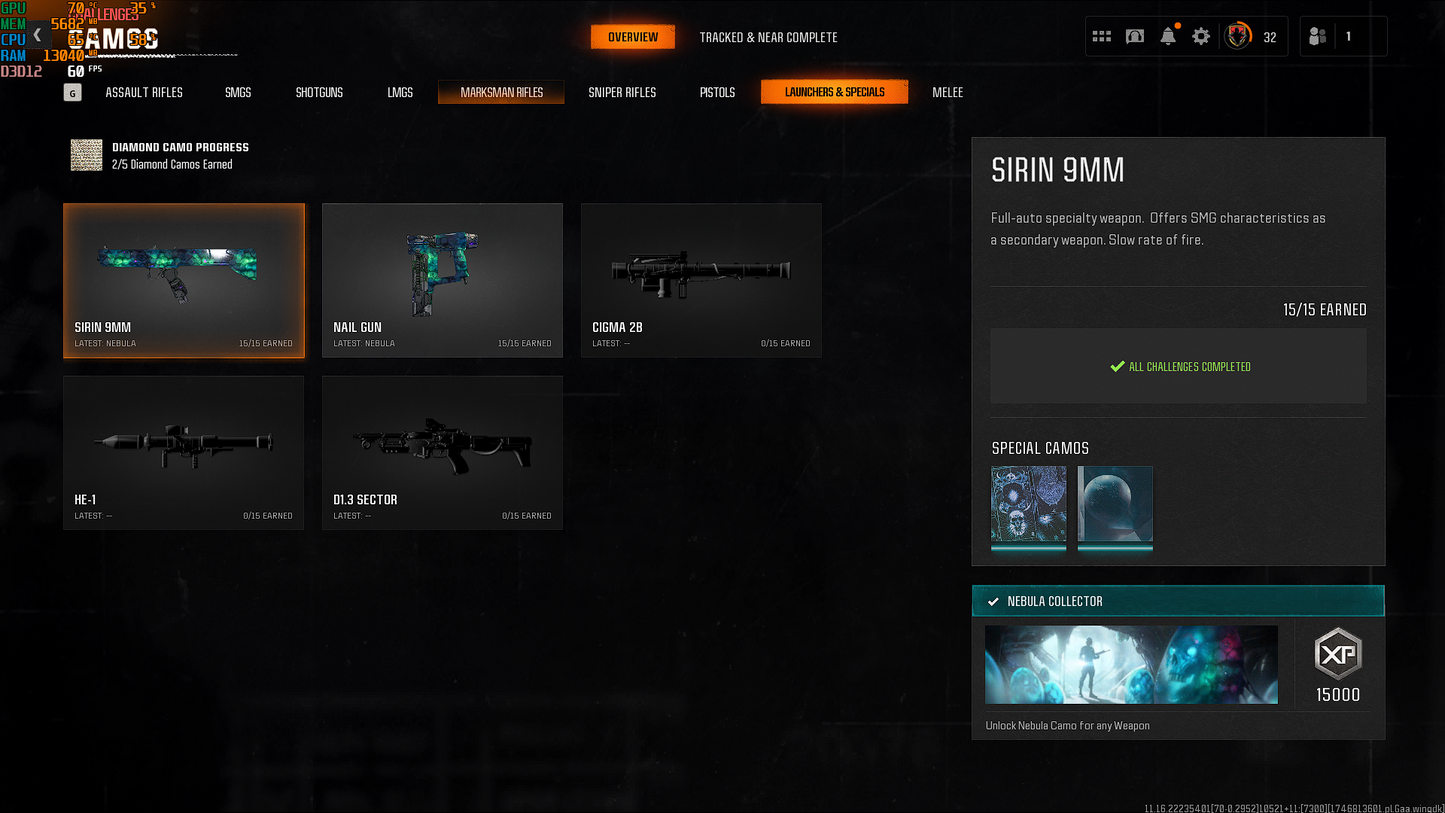Show the LMGs category
Screen dimensions: 1445x813
tap(400, 92)
